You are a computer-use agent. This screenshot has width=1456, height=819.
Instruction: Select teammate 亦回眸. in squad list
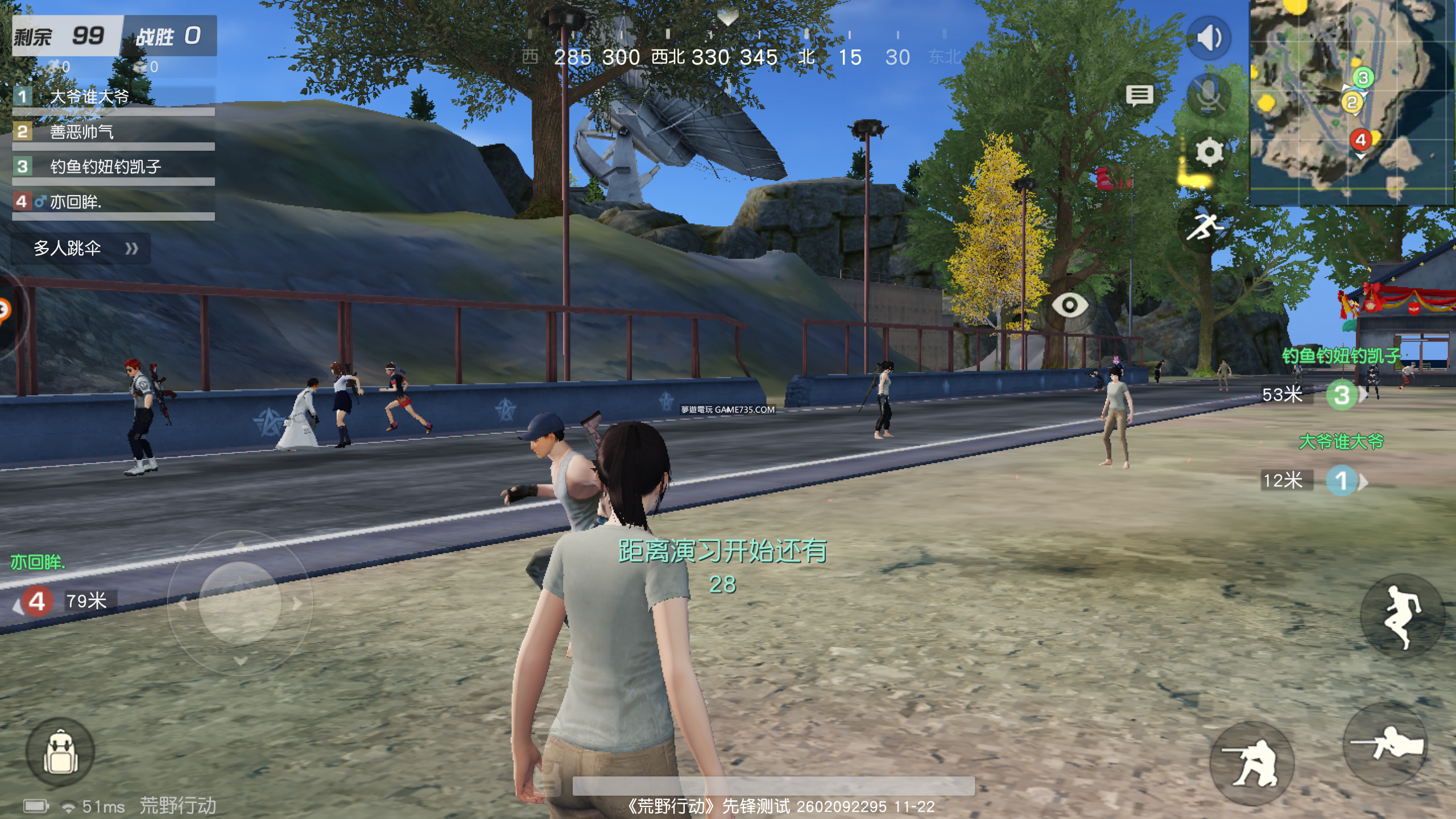114,202
